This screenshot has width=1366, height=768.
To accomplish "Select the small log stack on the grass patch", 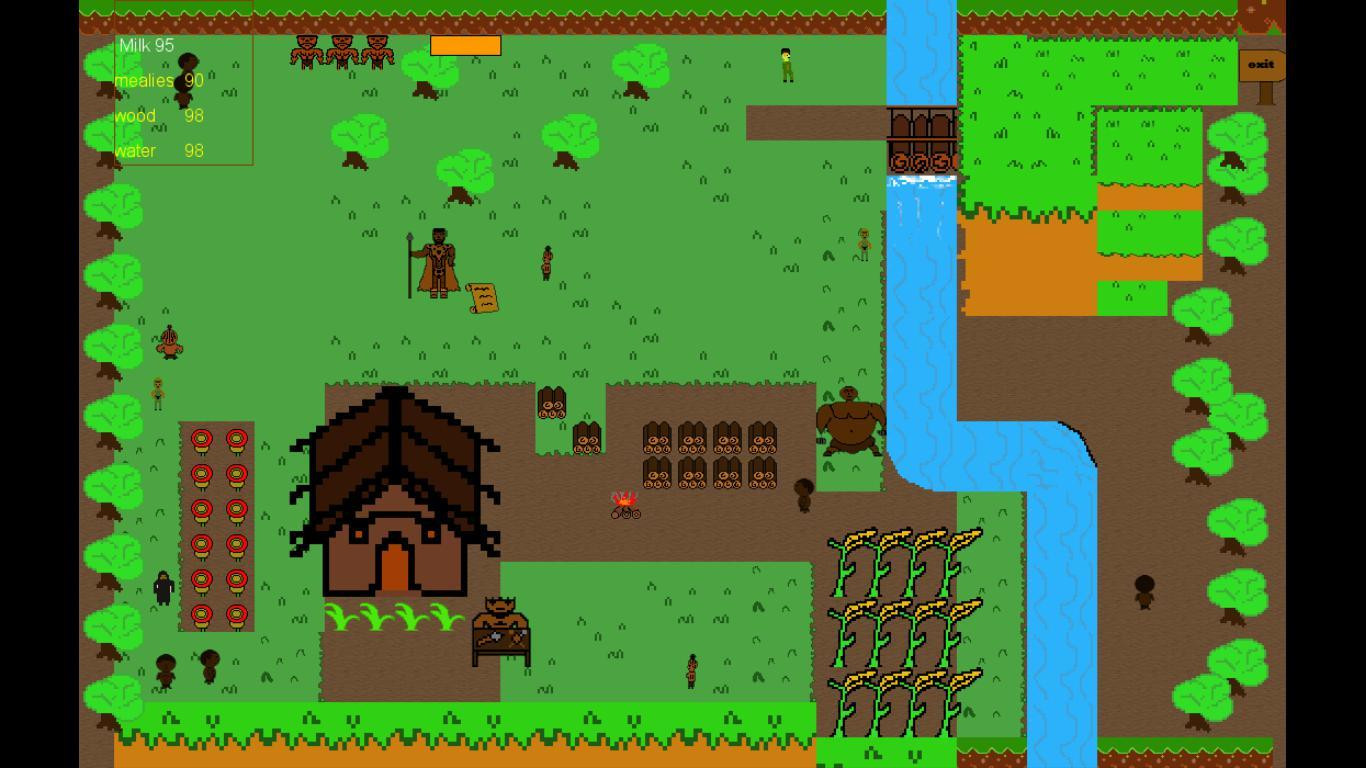I will coord(551,405).
